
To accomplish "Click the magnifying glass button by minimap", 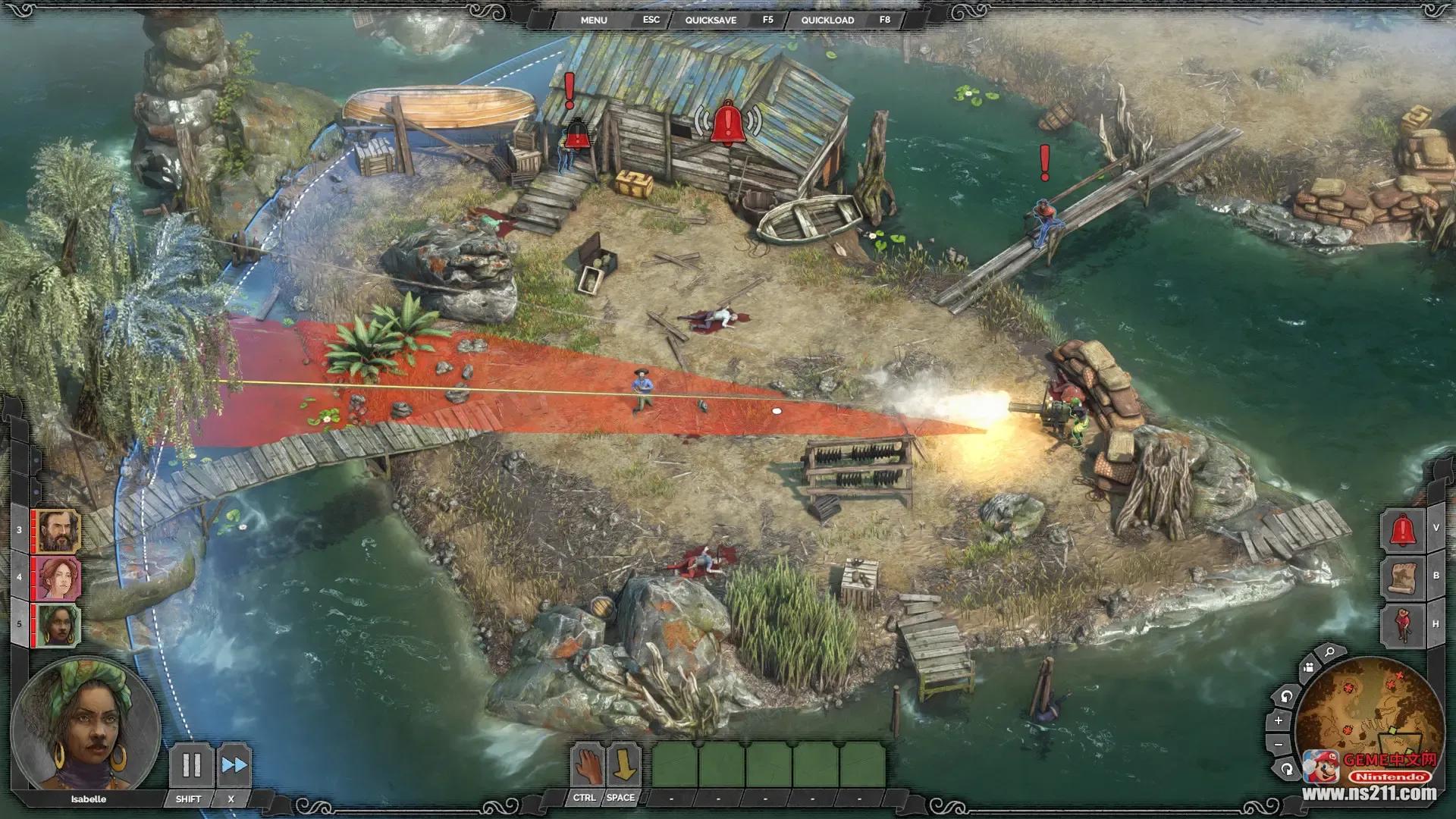I will (1329, 652).
